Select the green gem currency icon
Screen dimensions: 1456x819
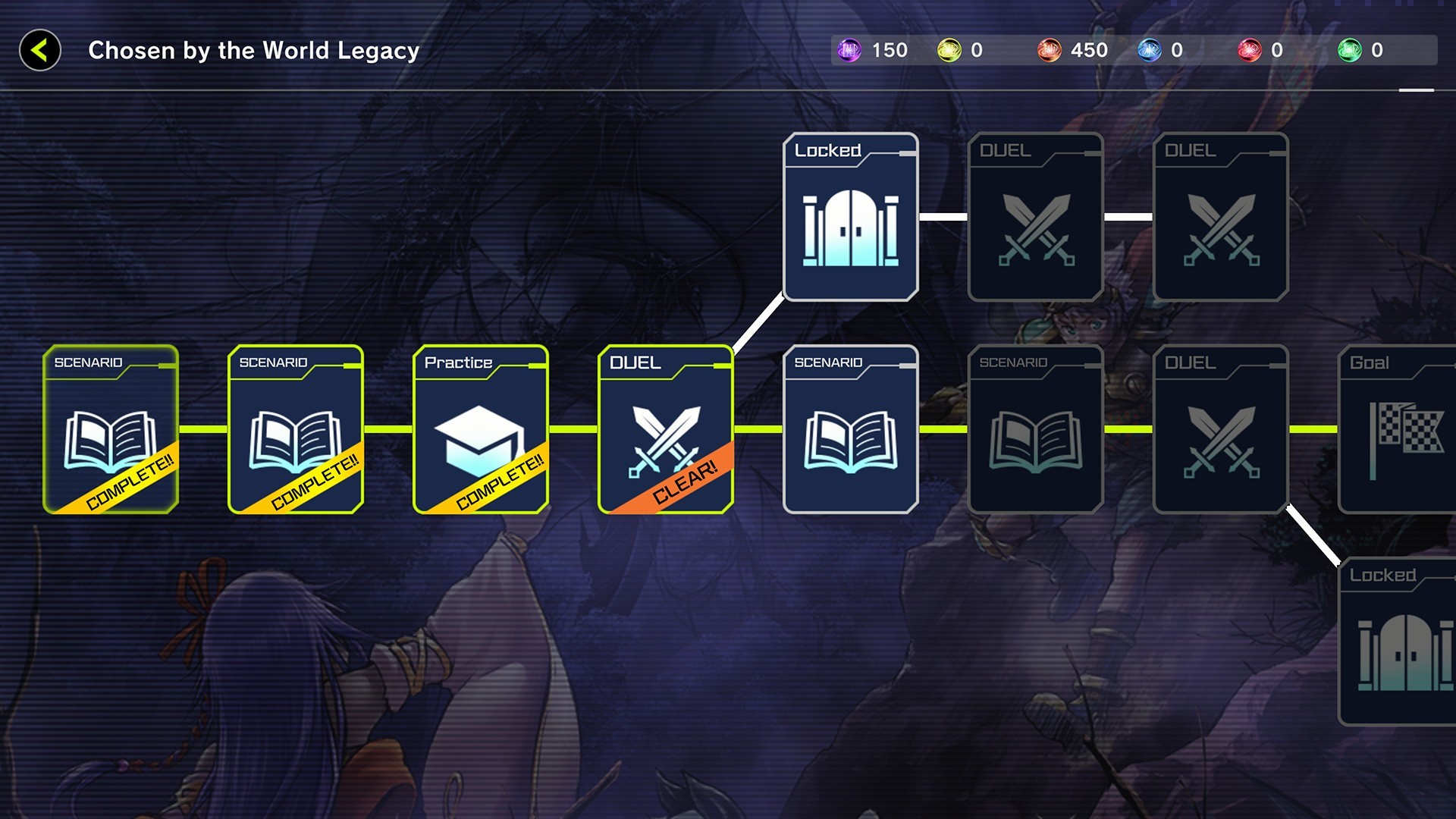[1354, 50]
